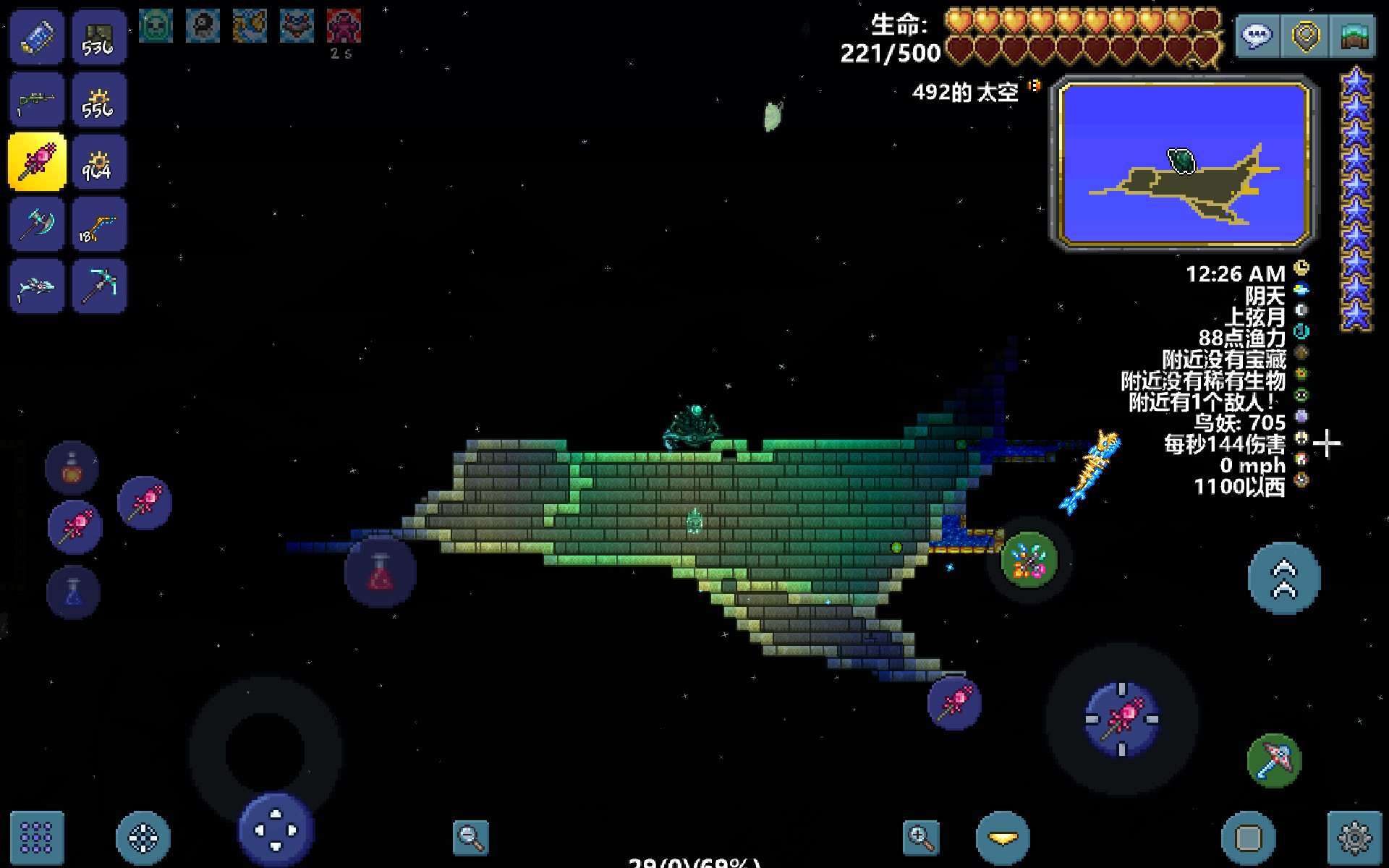Open the settings gear
Screen dimensions: 1389x868
coord(1354,838)
